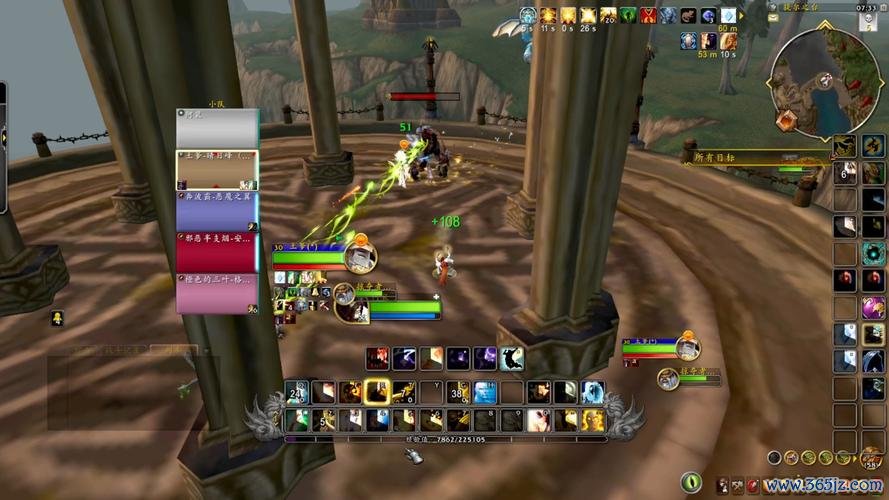
Task: Select the crimson red party member frame
Action: tap(217, 253)
